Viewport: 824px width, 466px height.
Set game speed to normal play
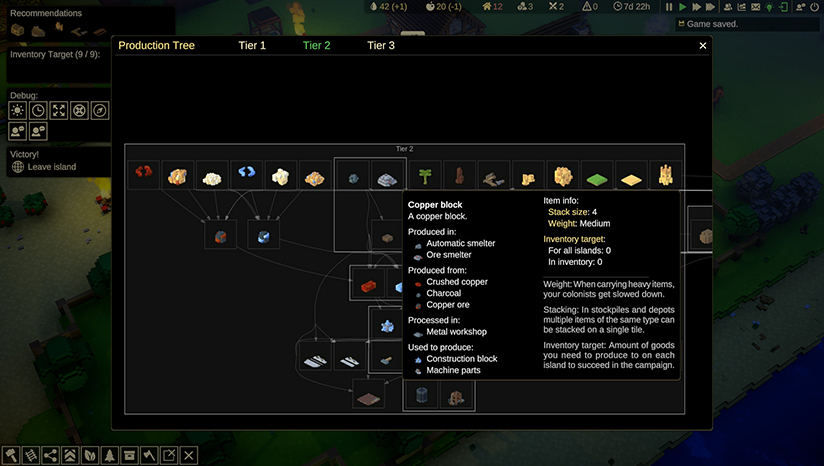[x=683, y=7]
